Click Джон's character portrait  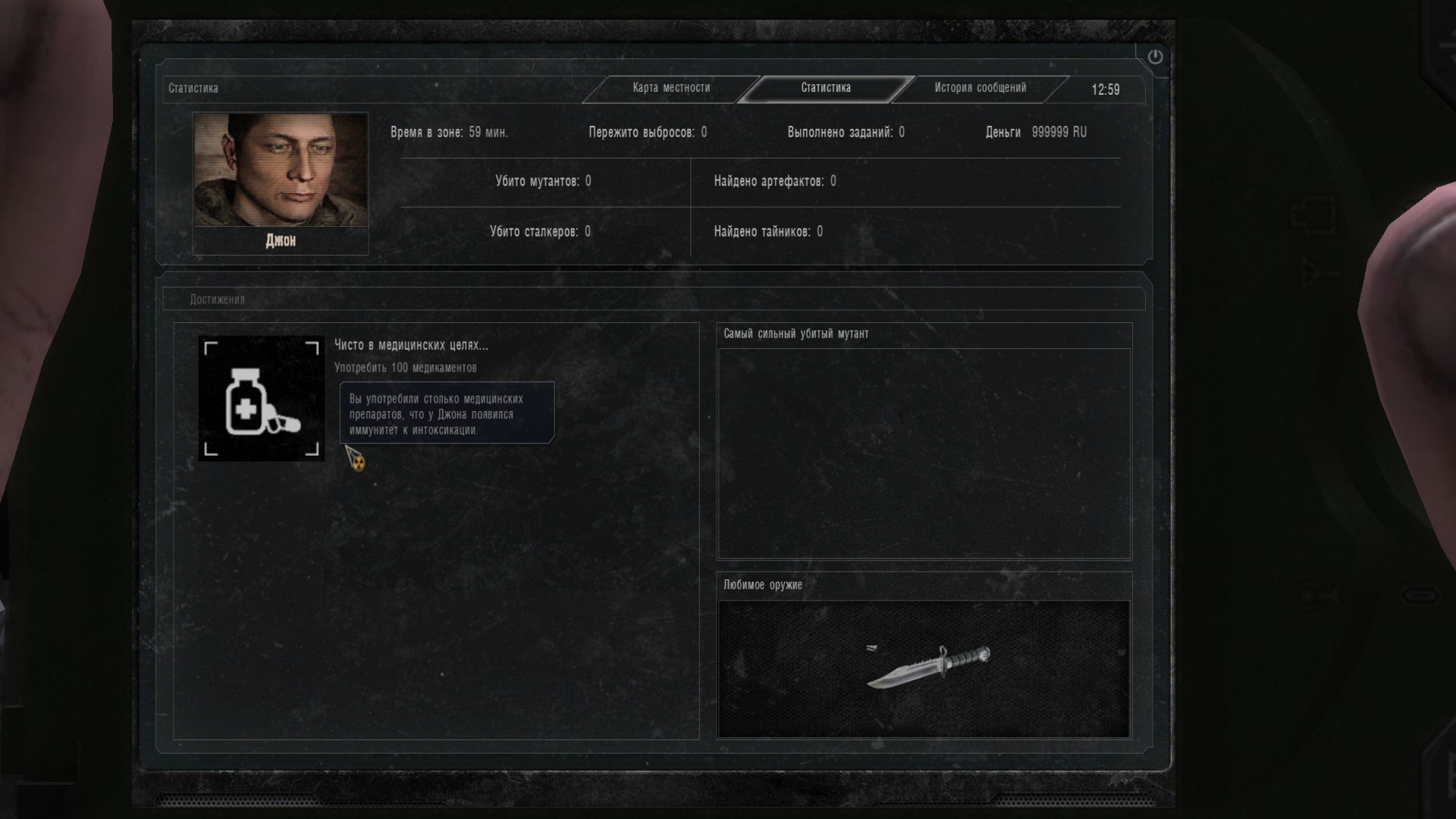click(x=281, y=170)
